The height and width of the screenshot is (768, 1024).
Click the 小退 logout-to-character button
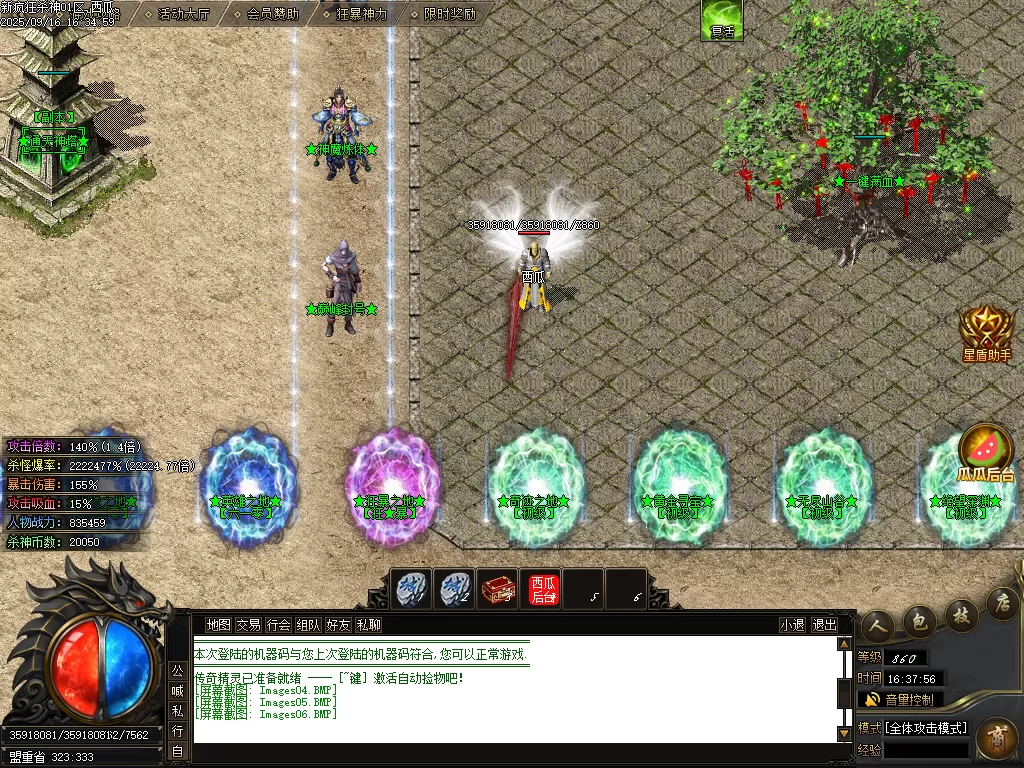click(792, 625)
